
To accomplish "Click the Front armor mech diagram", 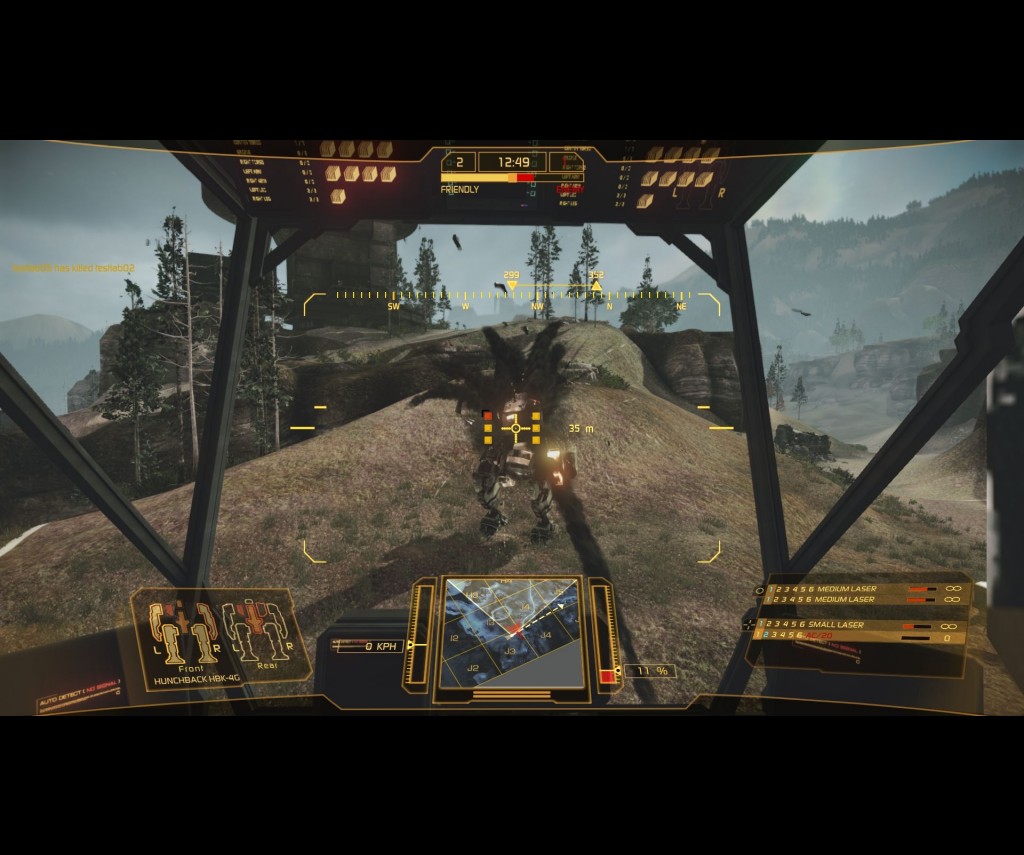I will pos(183,632).
